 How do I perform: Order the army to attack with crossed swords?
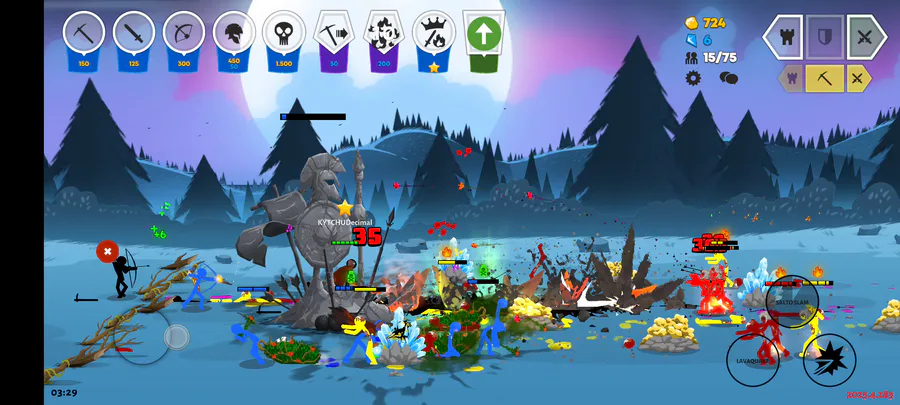pyautogui.click(x=866, y=37)
